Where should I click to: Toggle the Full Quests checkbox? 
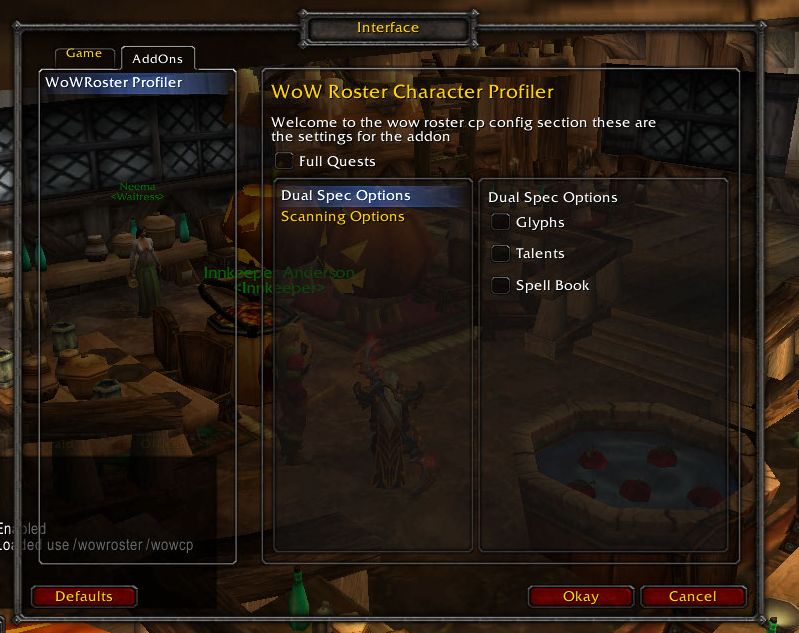pos(285,160)
